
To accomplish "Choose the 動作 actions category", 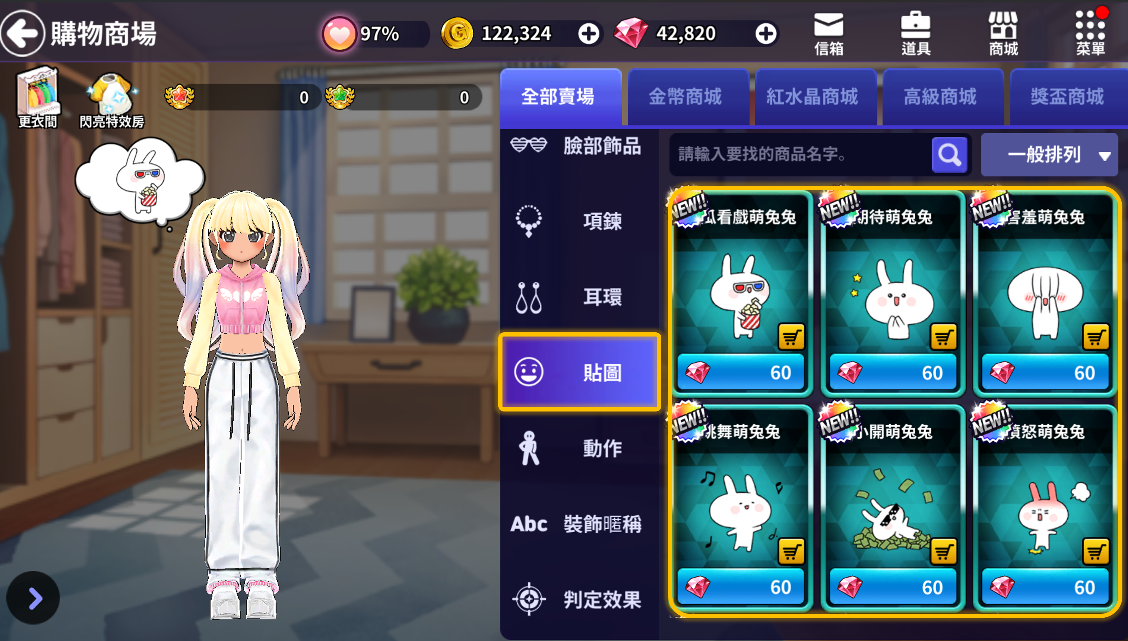I will tap(580, 449).
